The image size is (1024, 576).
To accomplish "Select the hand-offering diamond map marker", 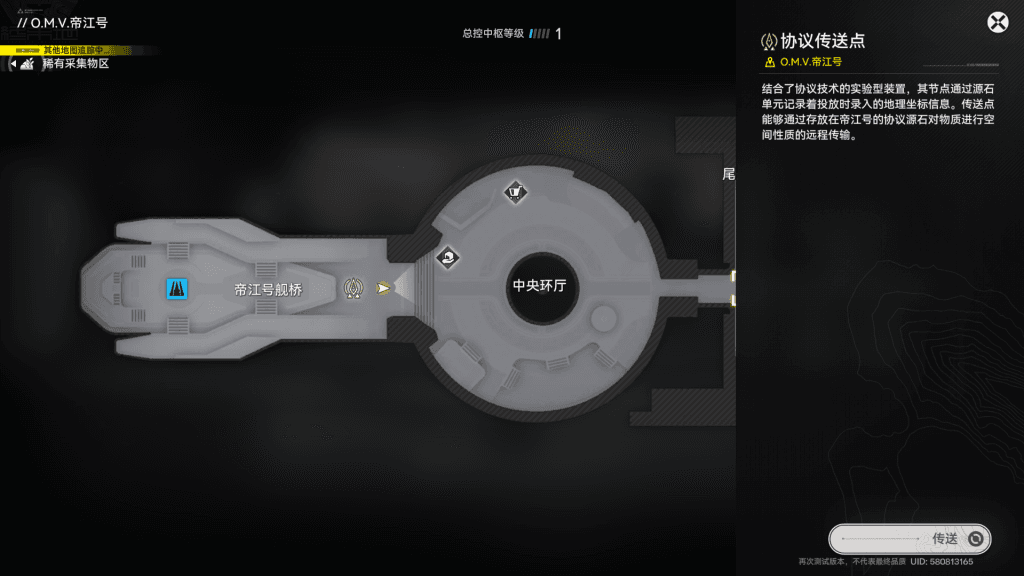I will [448, 258].
